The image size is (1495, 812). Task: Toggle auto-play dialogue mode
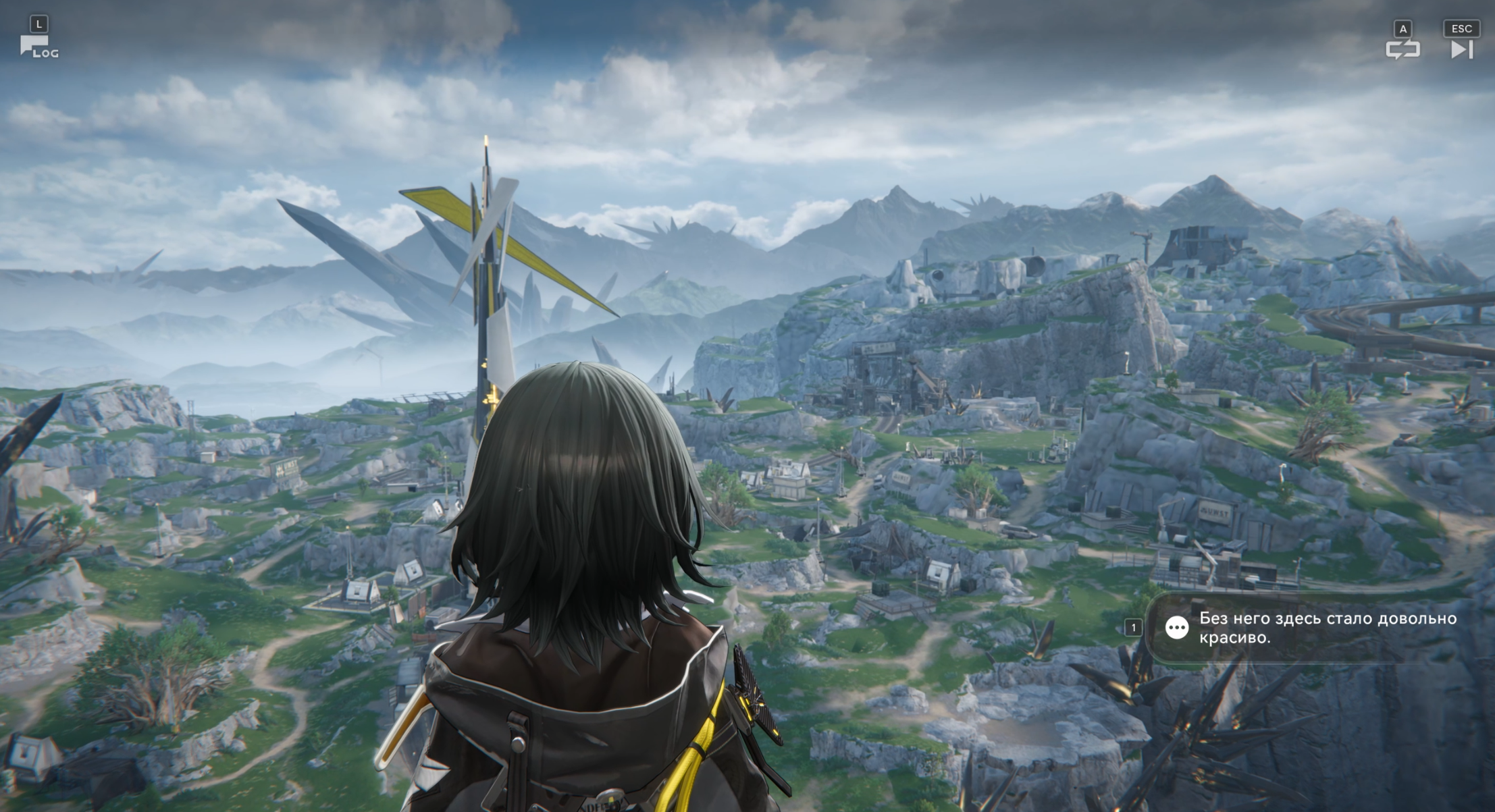coord(1402,49)
